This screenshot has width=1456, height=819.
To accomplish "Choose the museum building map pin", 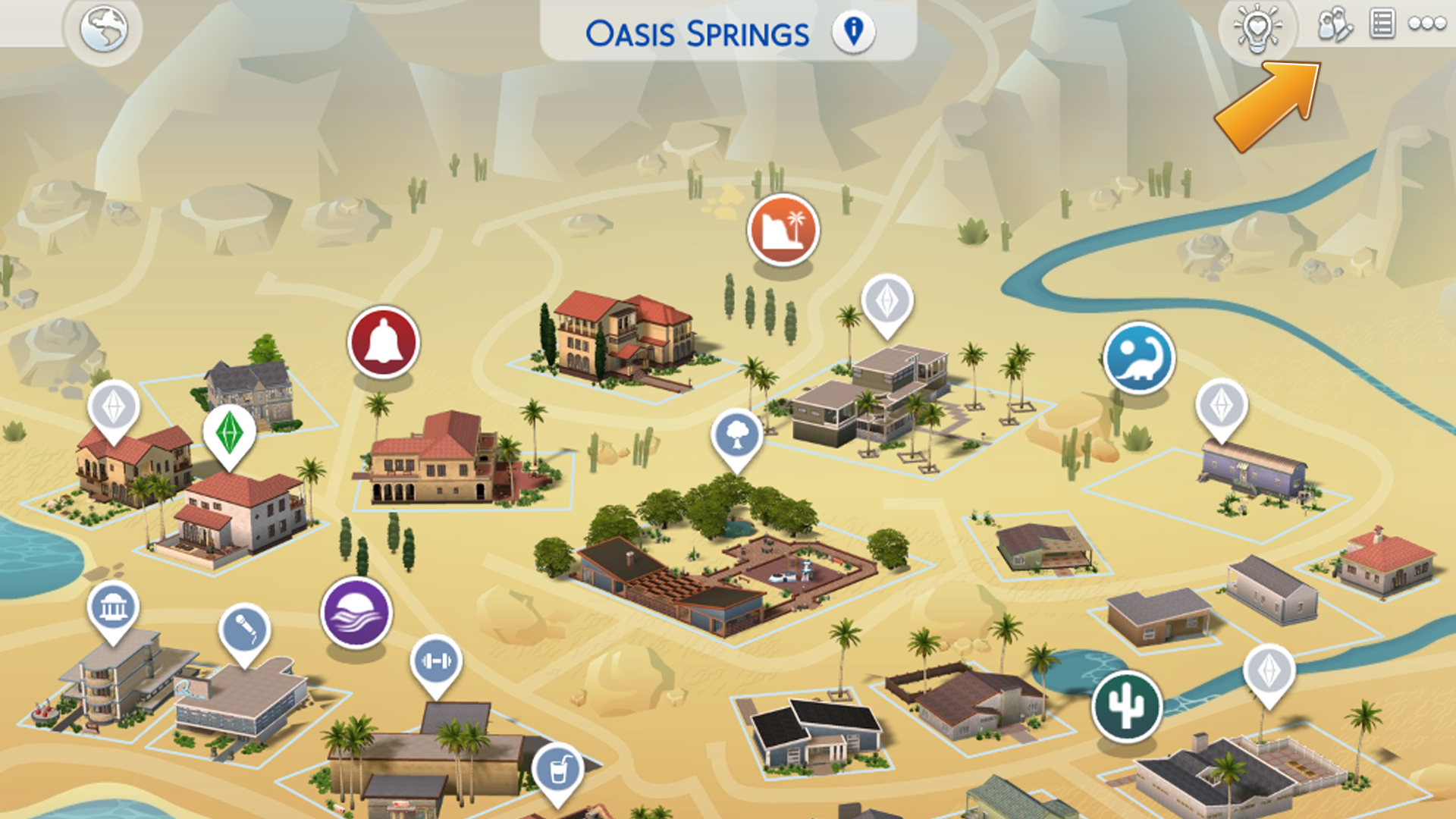I will click(x=113, y=607).
